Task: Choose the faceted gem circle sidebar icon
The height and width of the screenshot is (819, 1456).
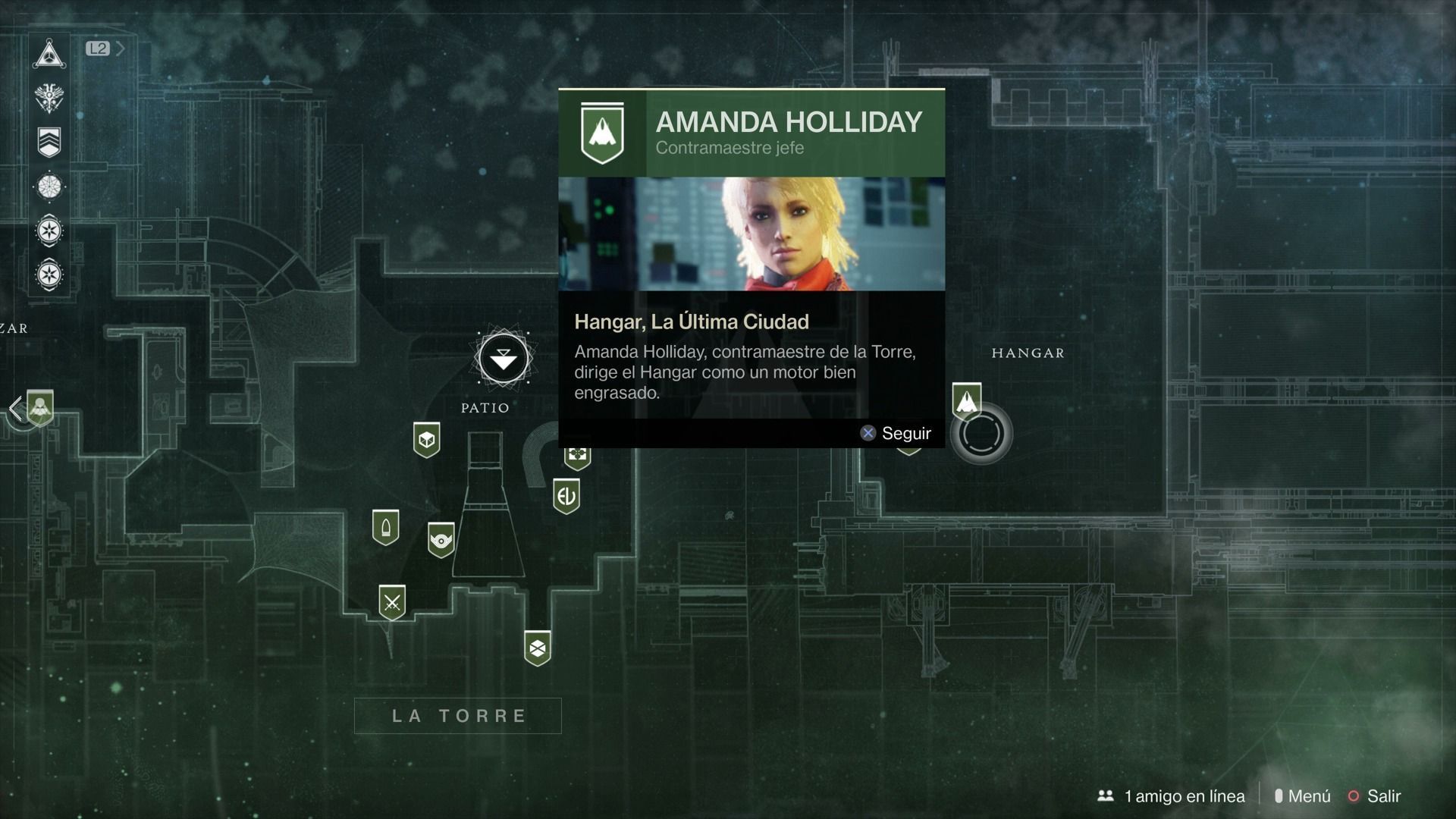Action: 49,186
